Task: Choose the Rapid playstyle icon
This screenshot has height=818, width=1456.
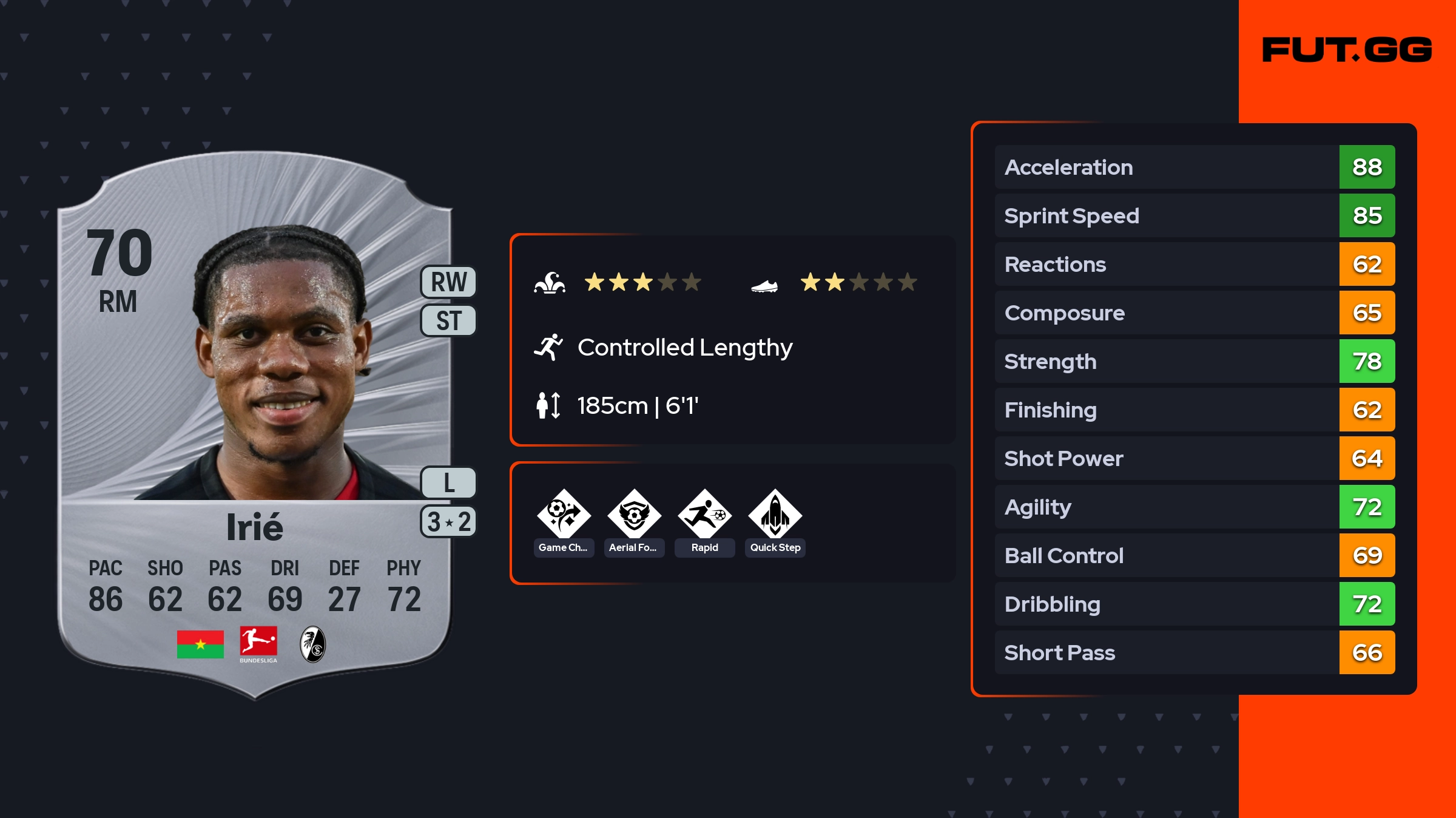Action: (704, 515)
